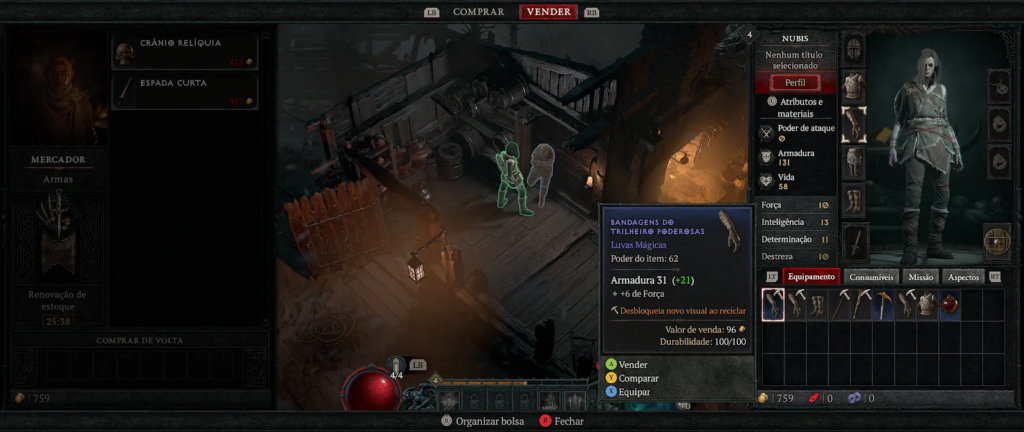Select the highlighted gloves in the inventory
Screen dimensions: 1024x432
[773, 305]
